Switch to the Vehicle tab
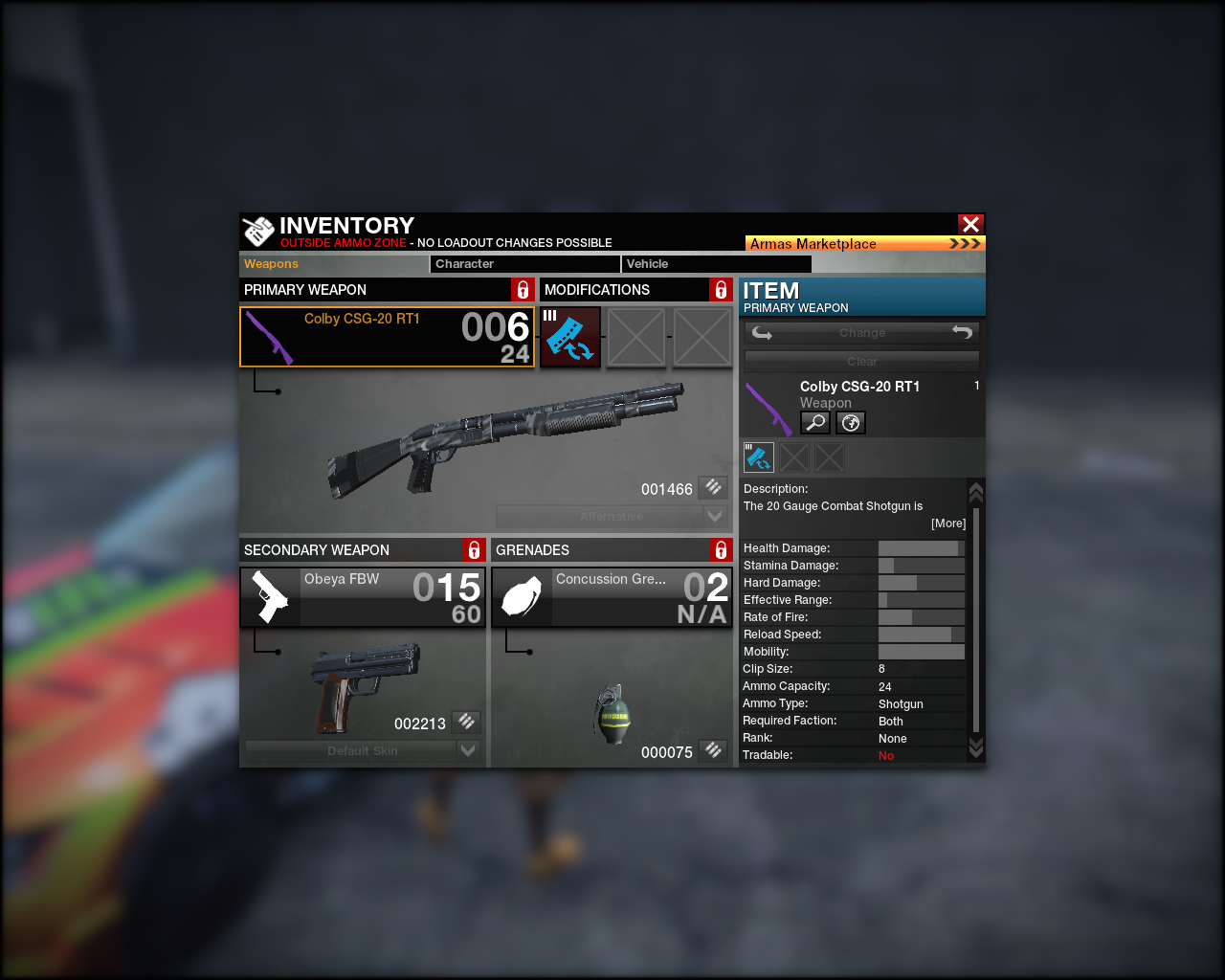This screenshot has width=1225, height=980. click(715, 264)
